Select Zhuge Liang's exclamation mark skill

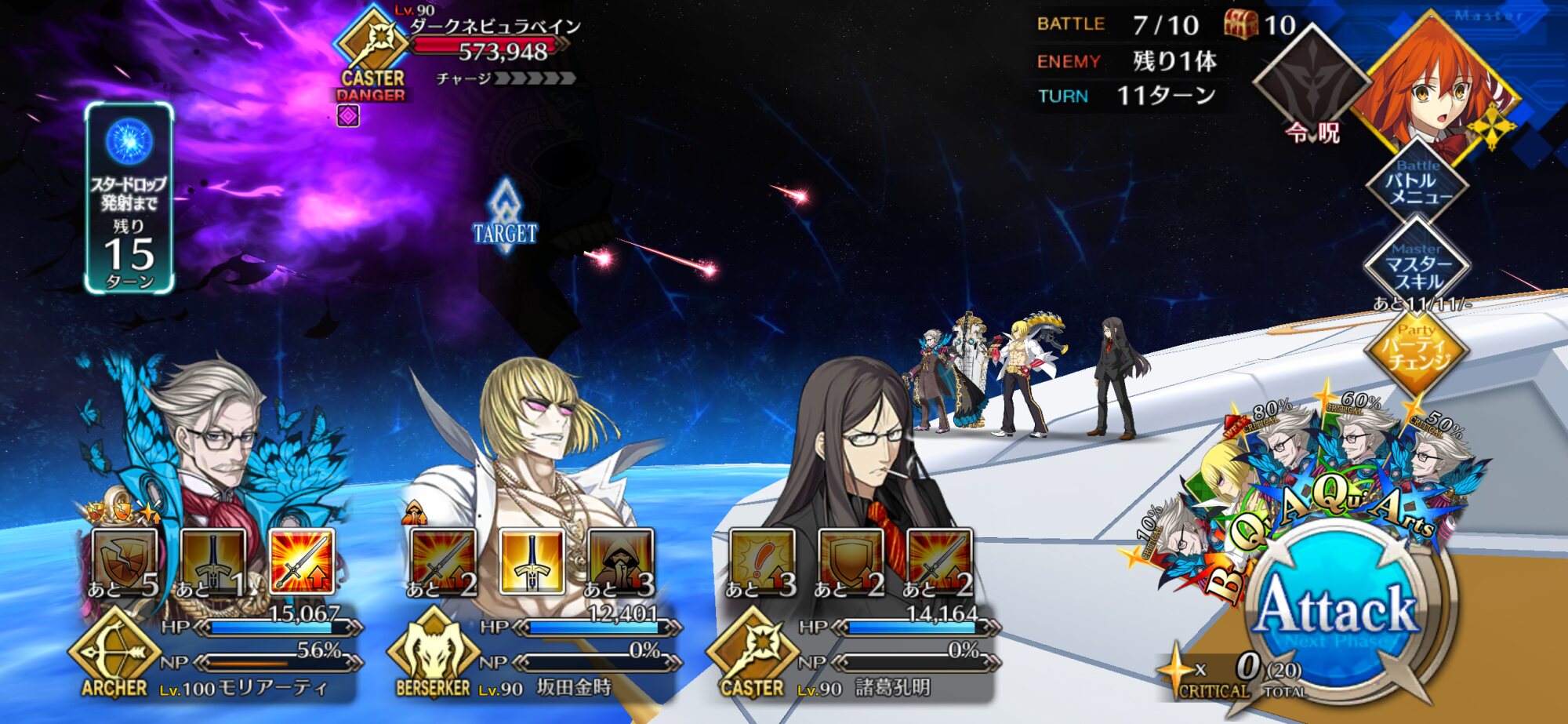point(762,561)
